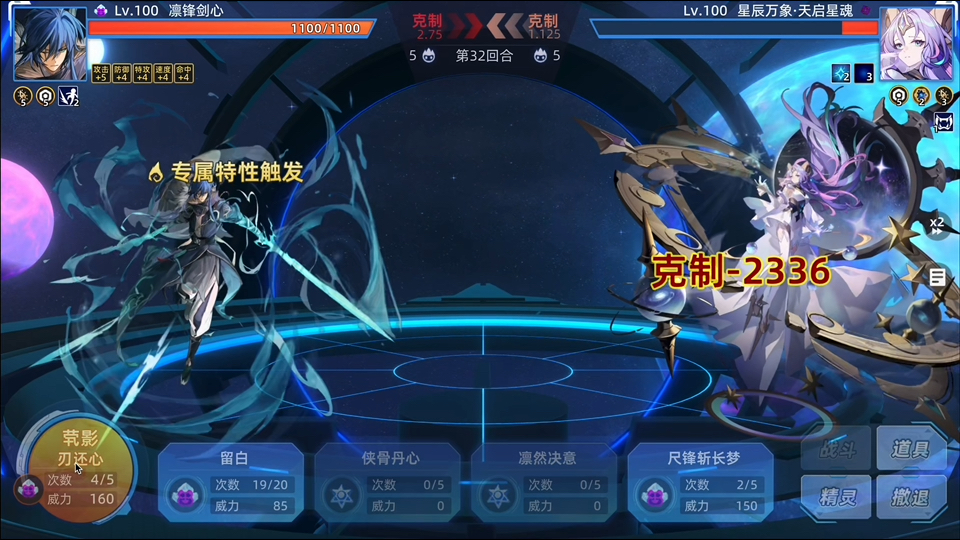
Task: Inspect the 防御 +4 buff icon
Action: pyautogui.click(x=121, y=73)
